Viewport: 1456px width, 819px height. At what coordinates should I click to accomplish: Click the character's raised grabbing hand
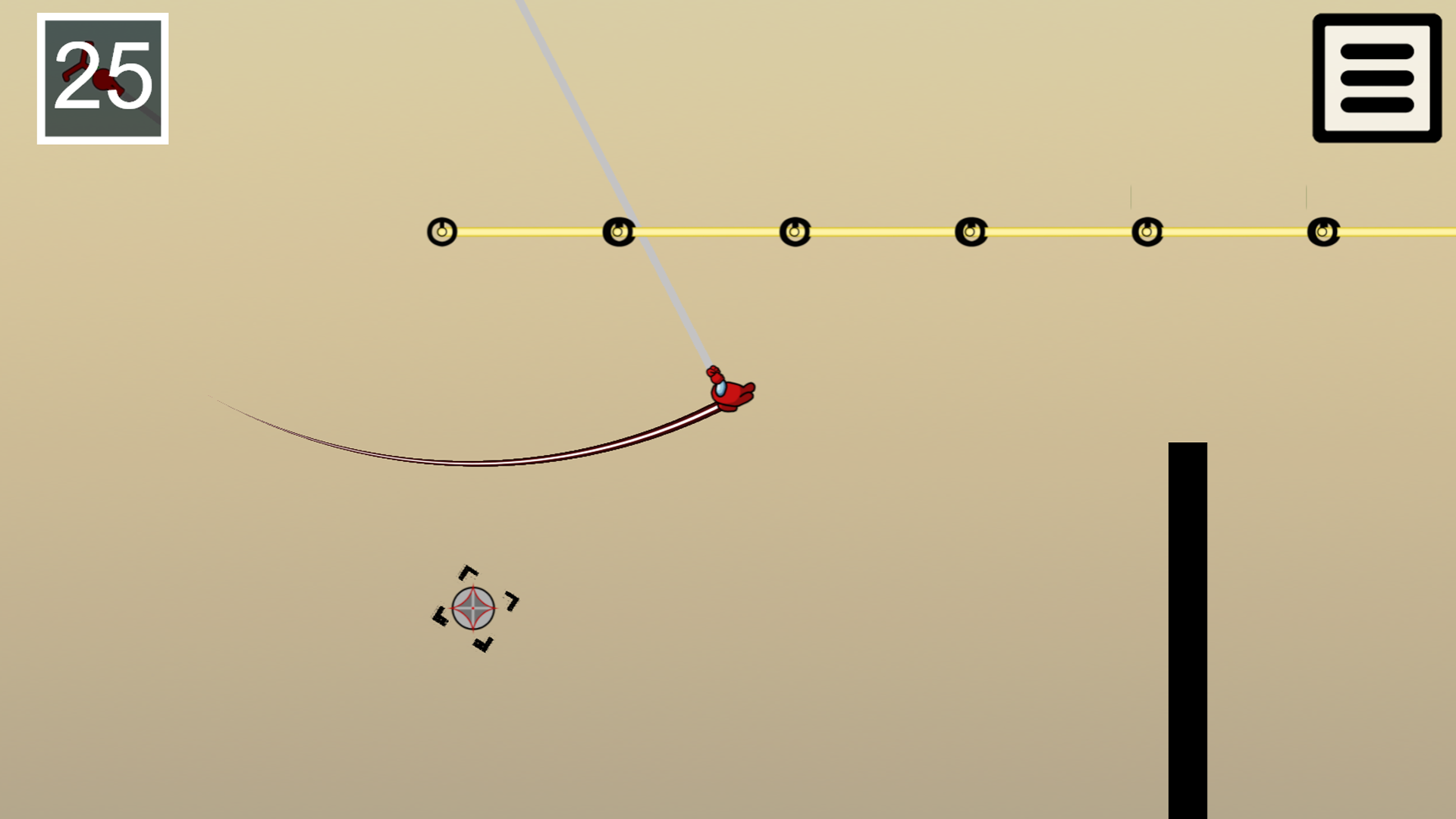coord(714,372)
